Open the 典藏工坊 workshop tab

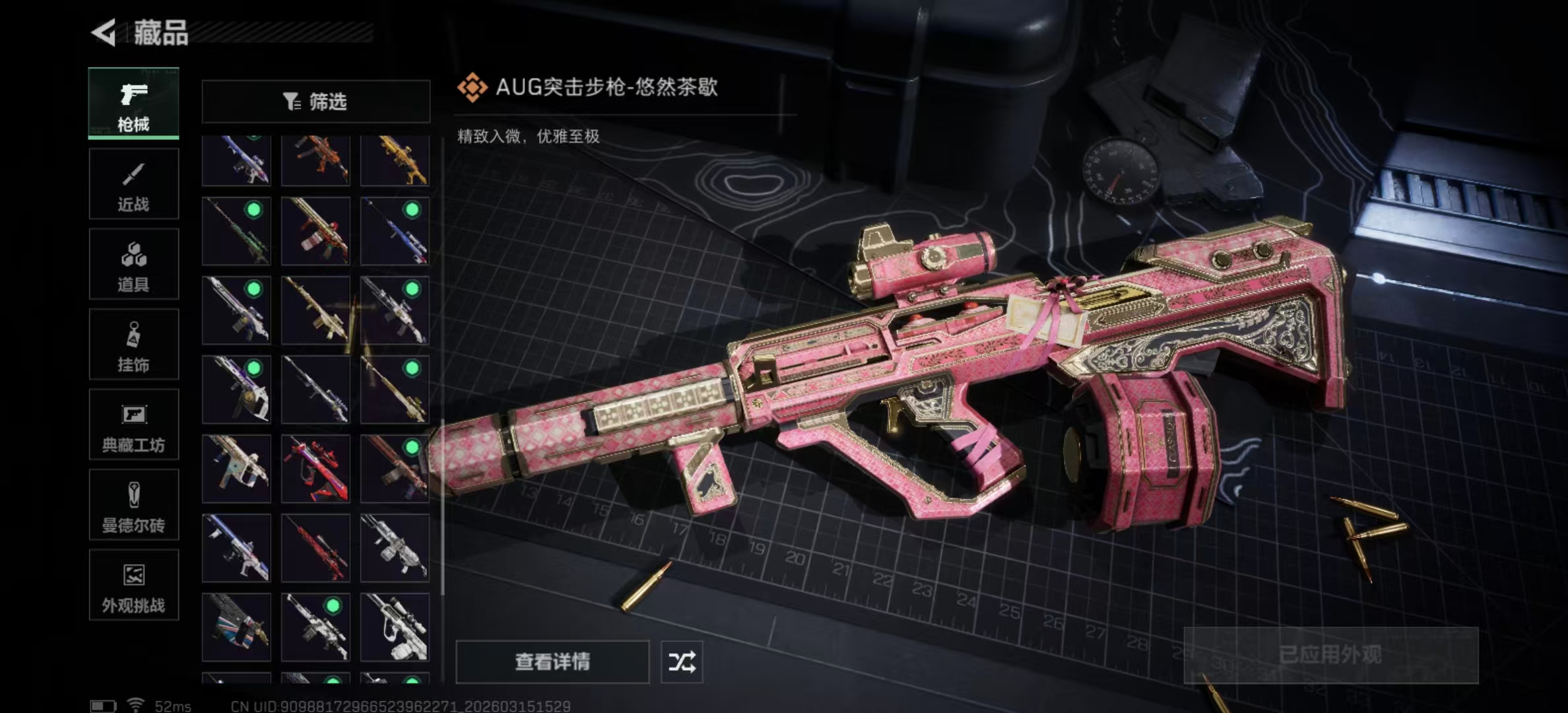click(134, 425)
